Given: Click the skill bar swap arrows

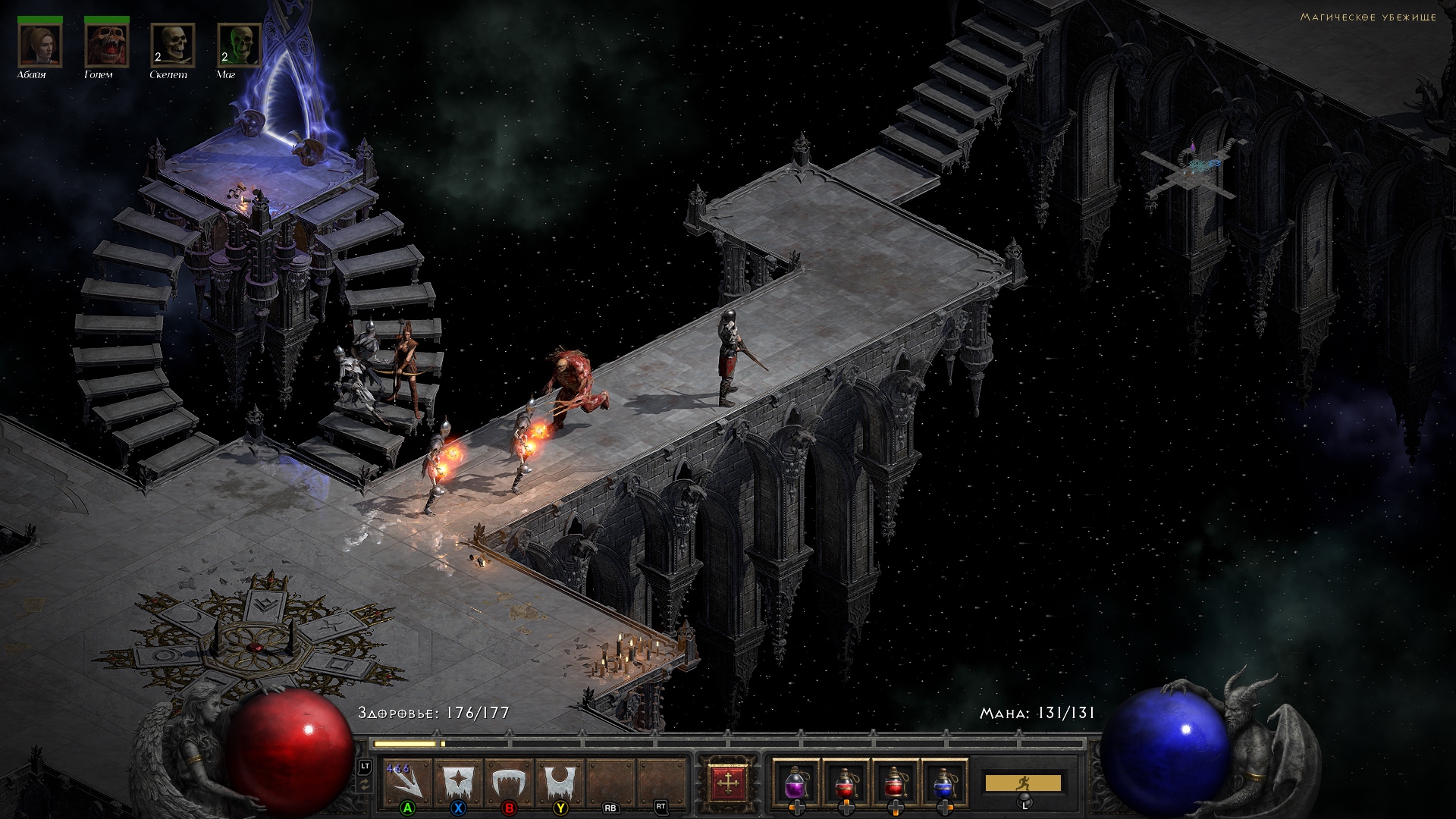Looking at the screenshot, I should (365, 786).
